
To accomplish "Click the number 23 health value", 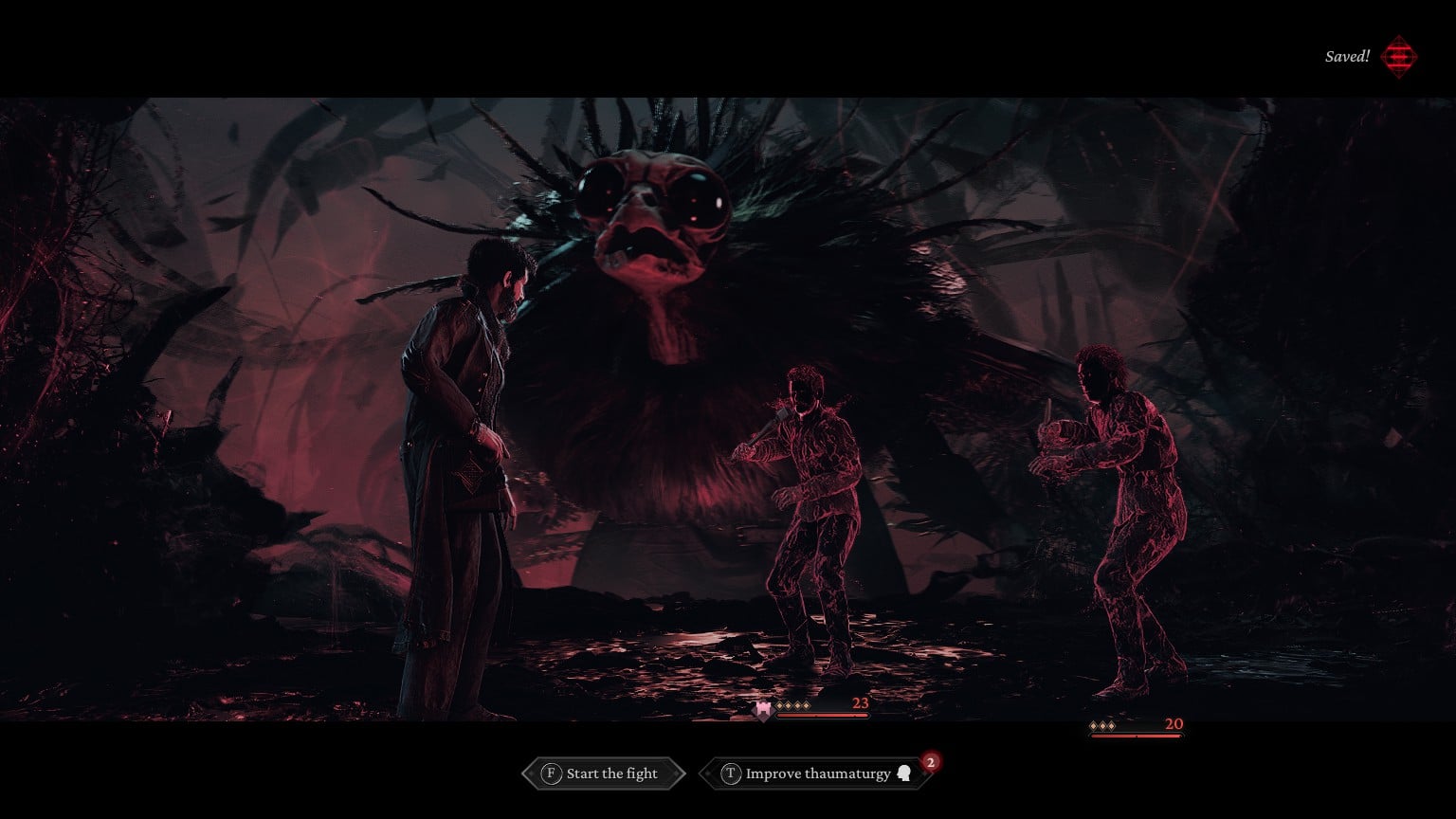I will (861, 704).
